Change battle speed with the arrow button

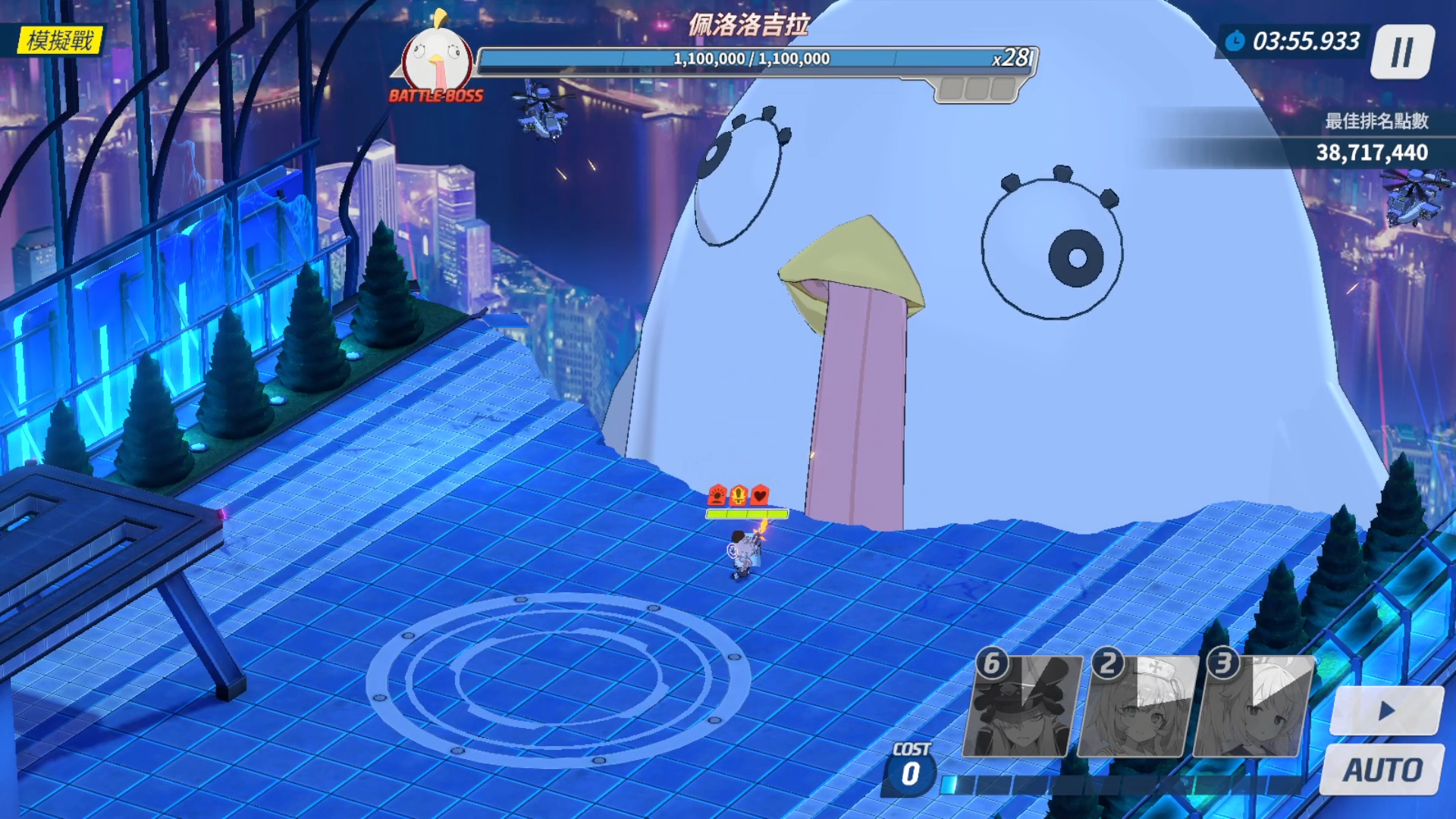pos(1386,711)
